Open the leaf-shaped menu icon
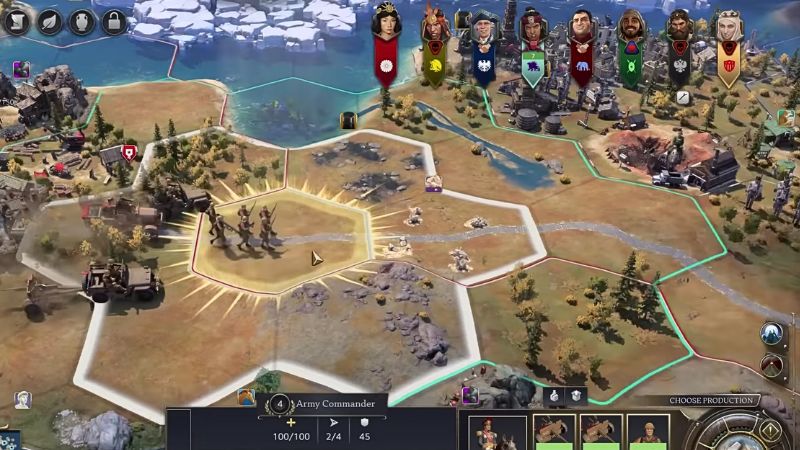Image resolution: width=800 pixels, height=450 pixels. point(50,20)
